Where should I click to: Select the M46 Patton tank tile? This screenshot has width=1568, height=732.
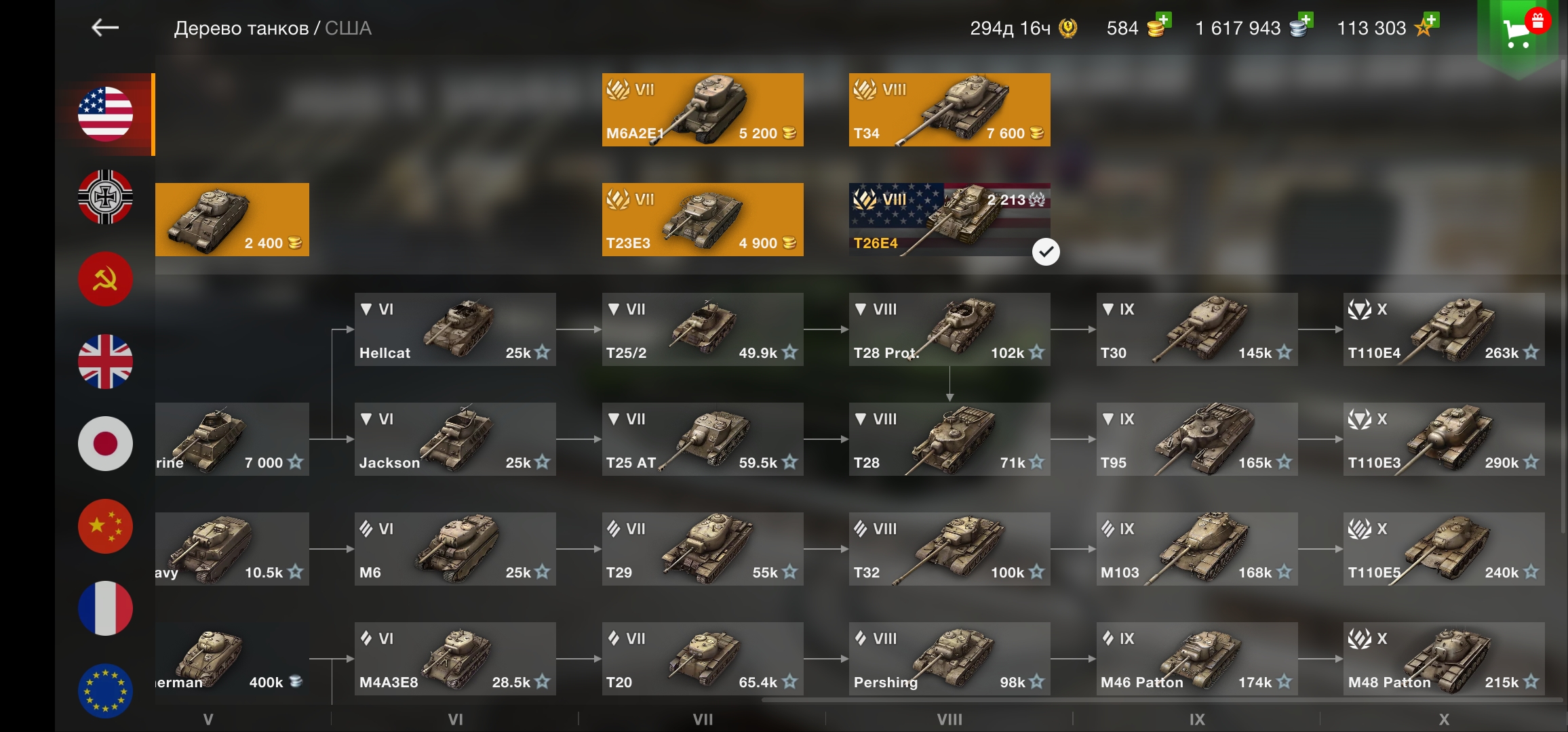1197,659
